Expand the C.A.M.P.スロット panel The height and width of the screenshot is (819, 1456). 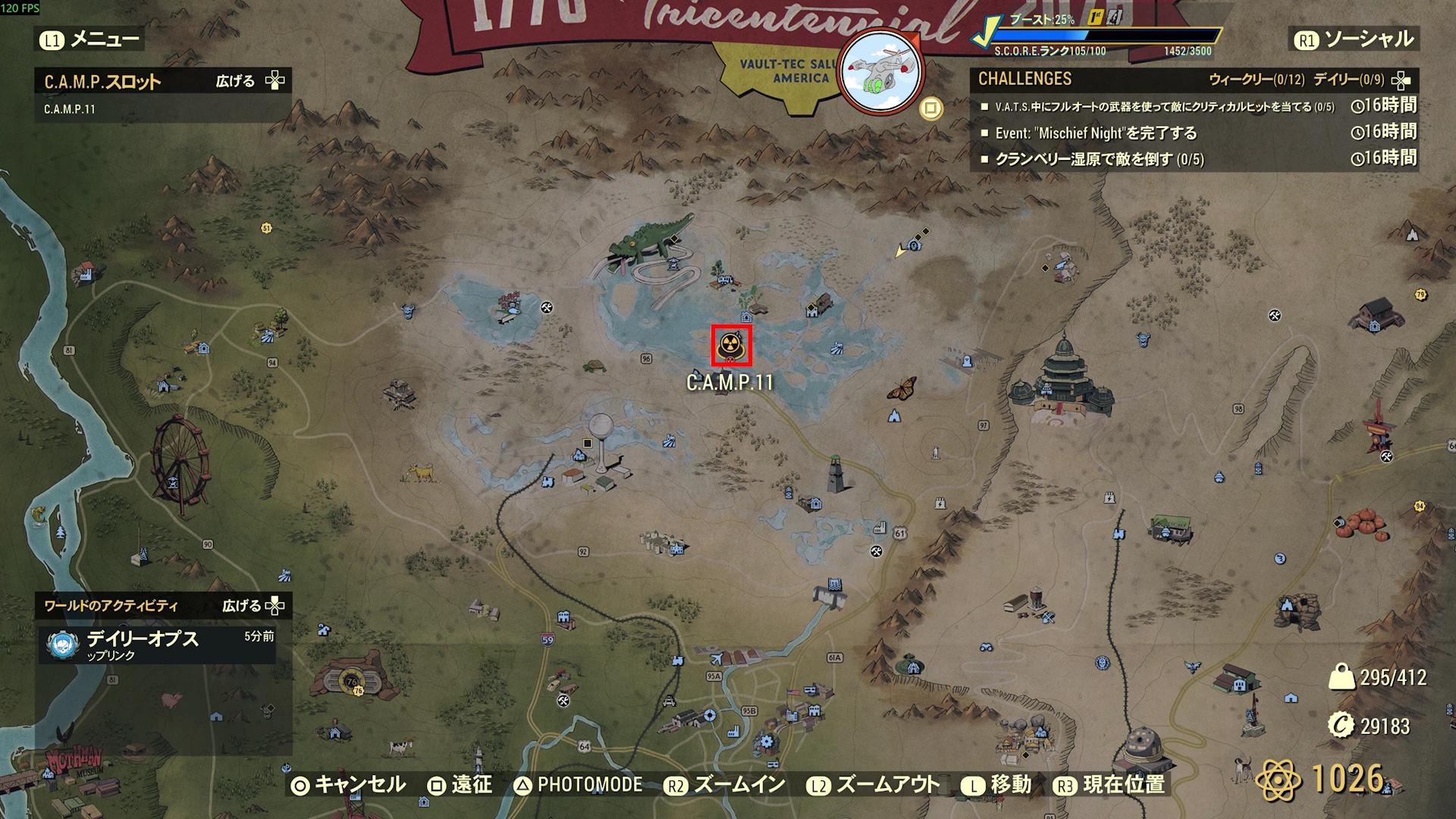tap(249, 80)
